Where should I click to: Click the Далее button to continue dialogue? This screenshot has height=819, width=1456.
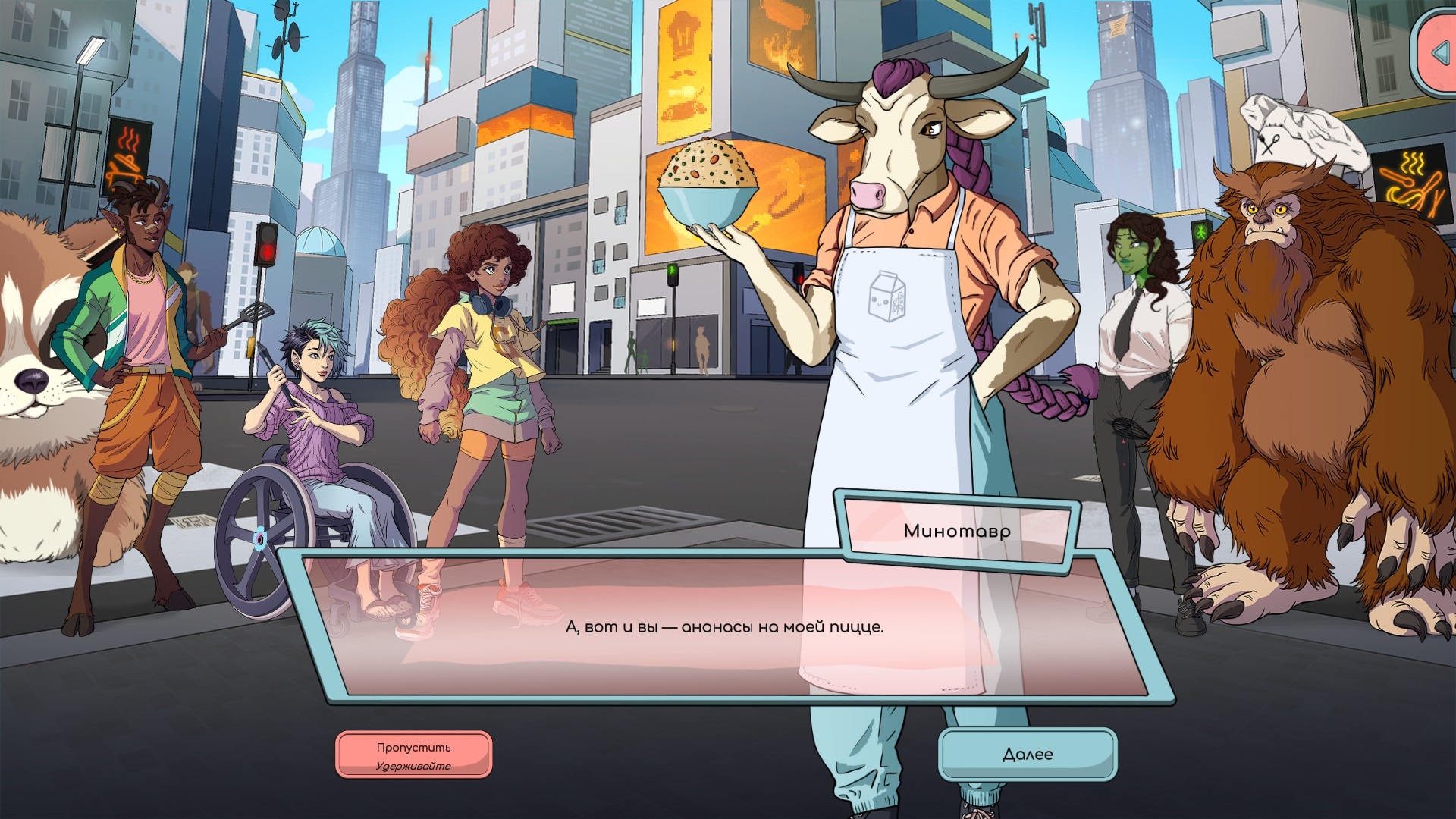pos(1028,754)
